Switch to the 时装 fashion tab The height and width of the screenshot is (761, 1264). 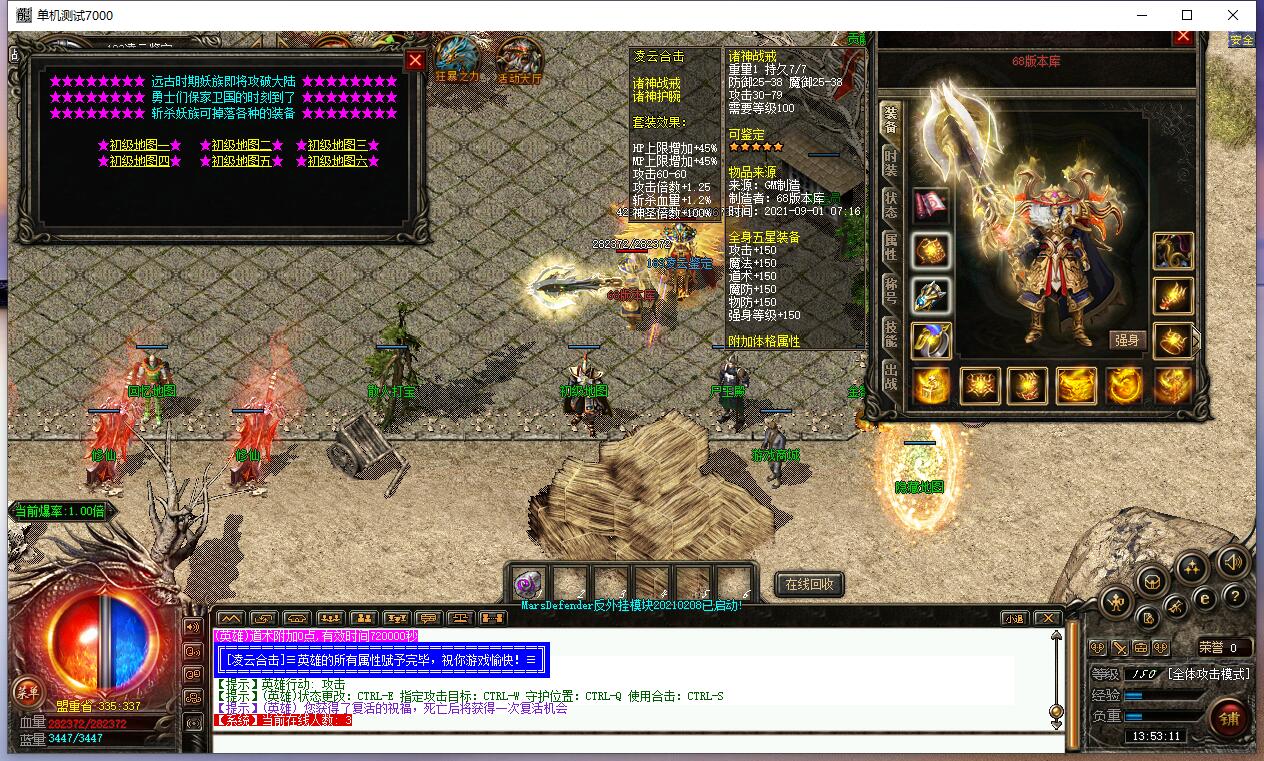(x=890, y=162)
